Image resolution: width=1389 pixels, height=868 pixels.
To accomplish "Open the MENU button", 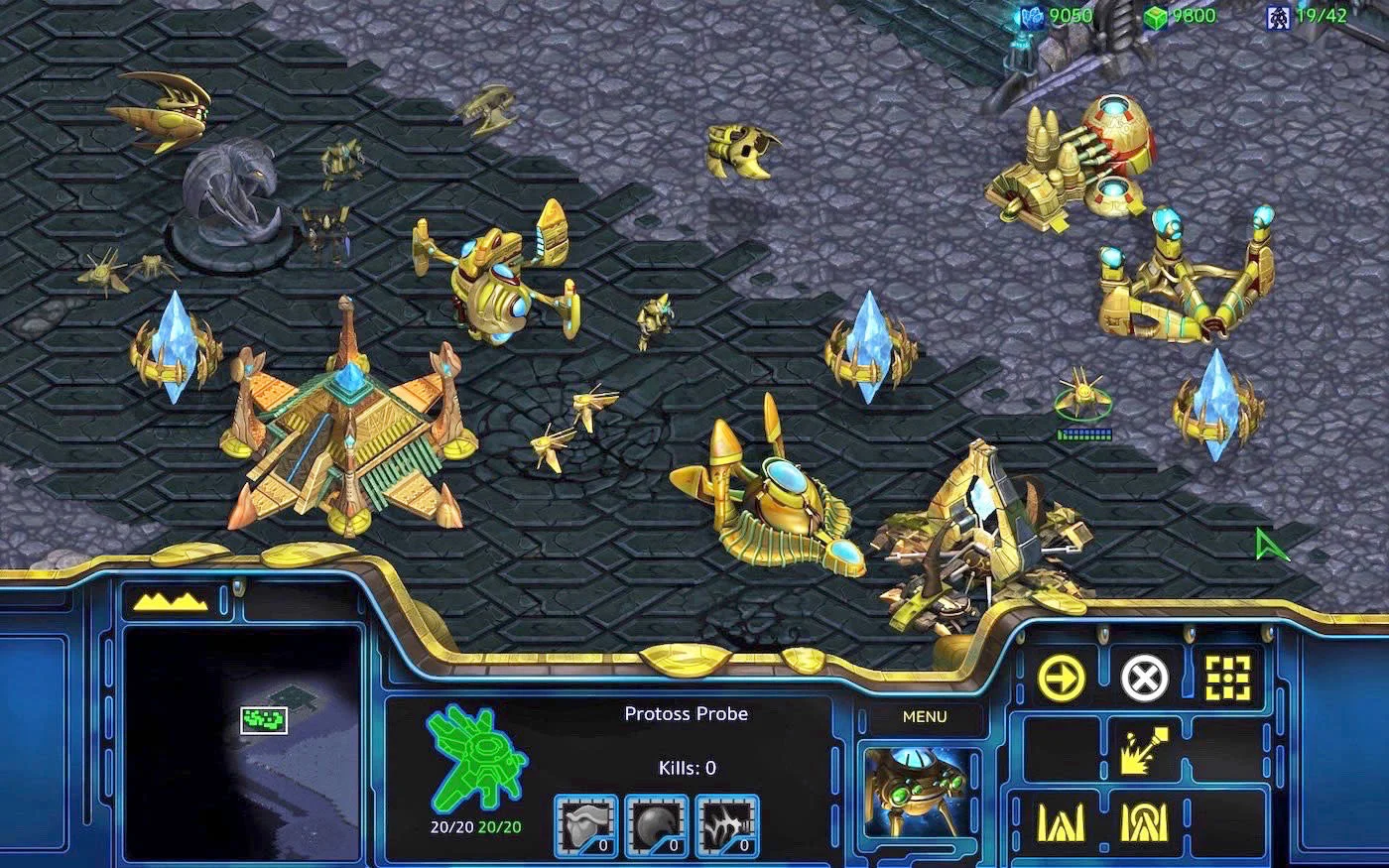I will pos(926,716).
